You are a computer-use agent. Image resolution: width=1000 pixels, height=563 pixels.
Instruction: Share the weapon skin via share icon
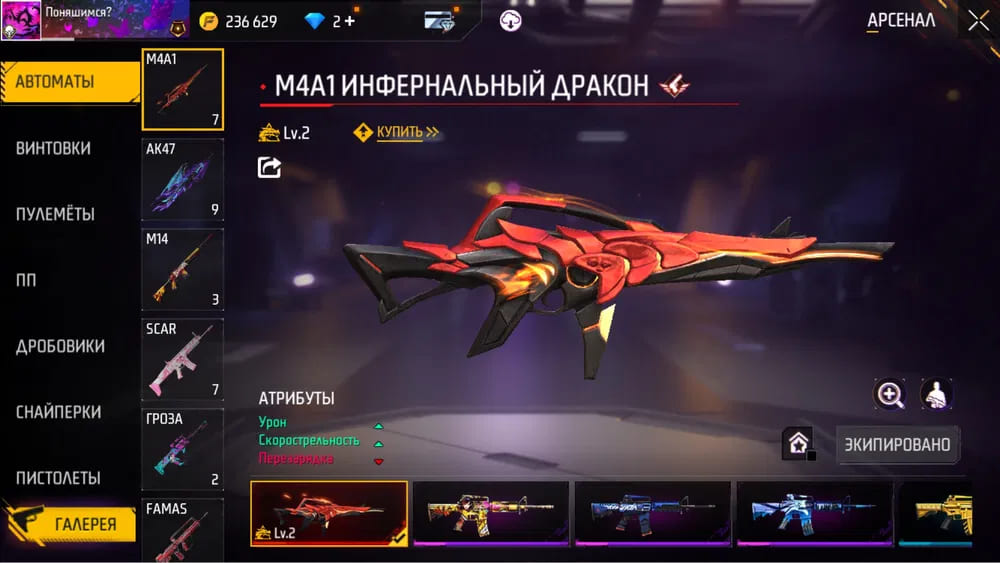269,167
